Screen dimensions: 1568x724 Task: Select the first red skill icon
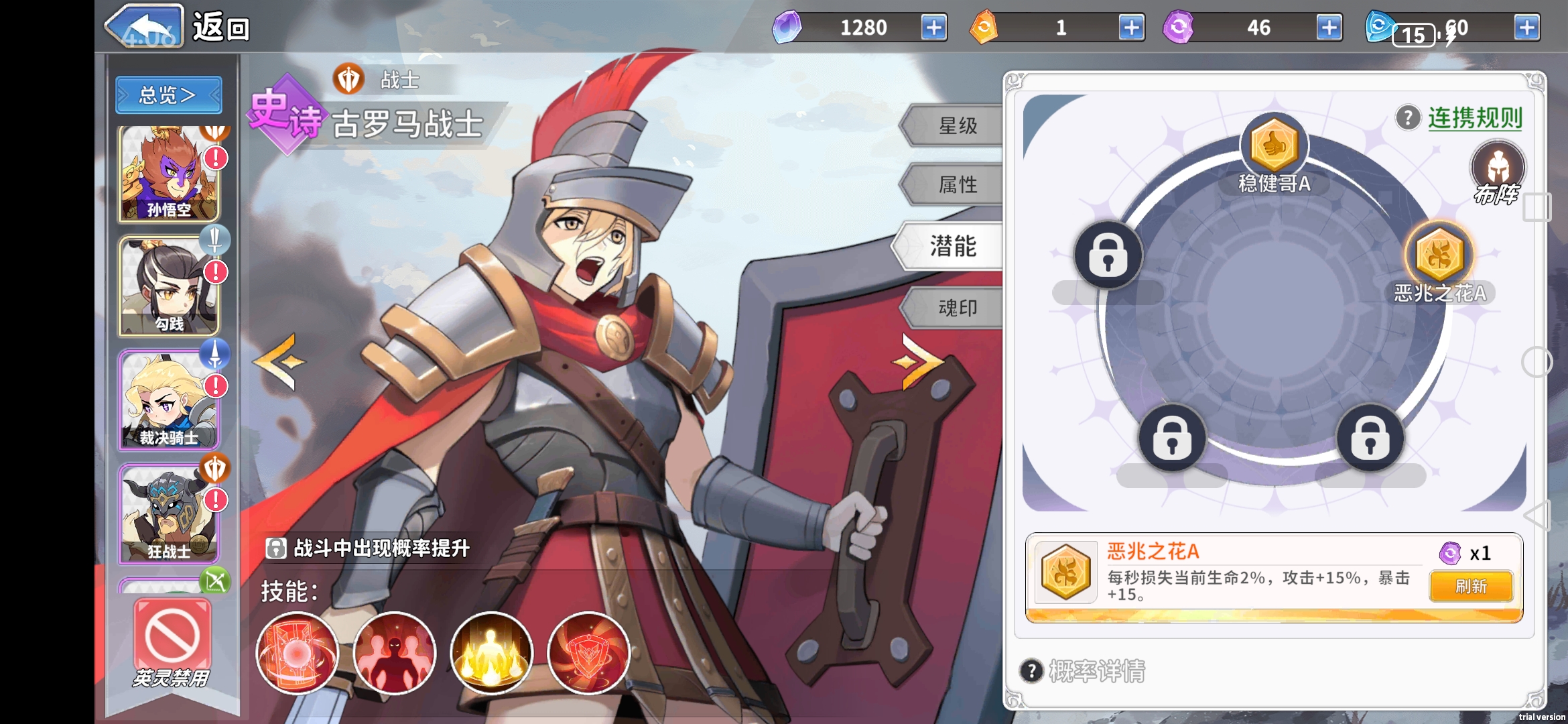pyautogui.click(x=297, y=653)
